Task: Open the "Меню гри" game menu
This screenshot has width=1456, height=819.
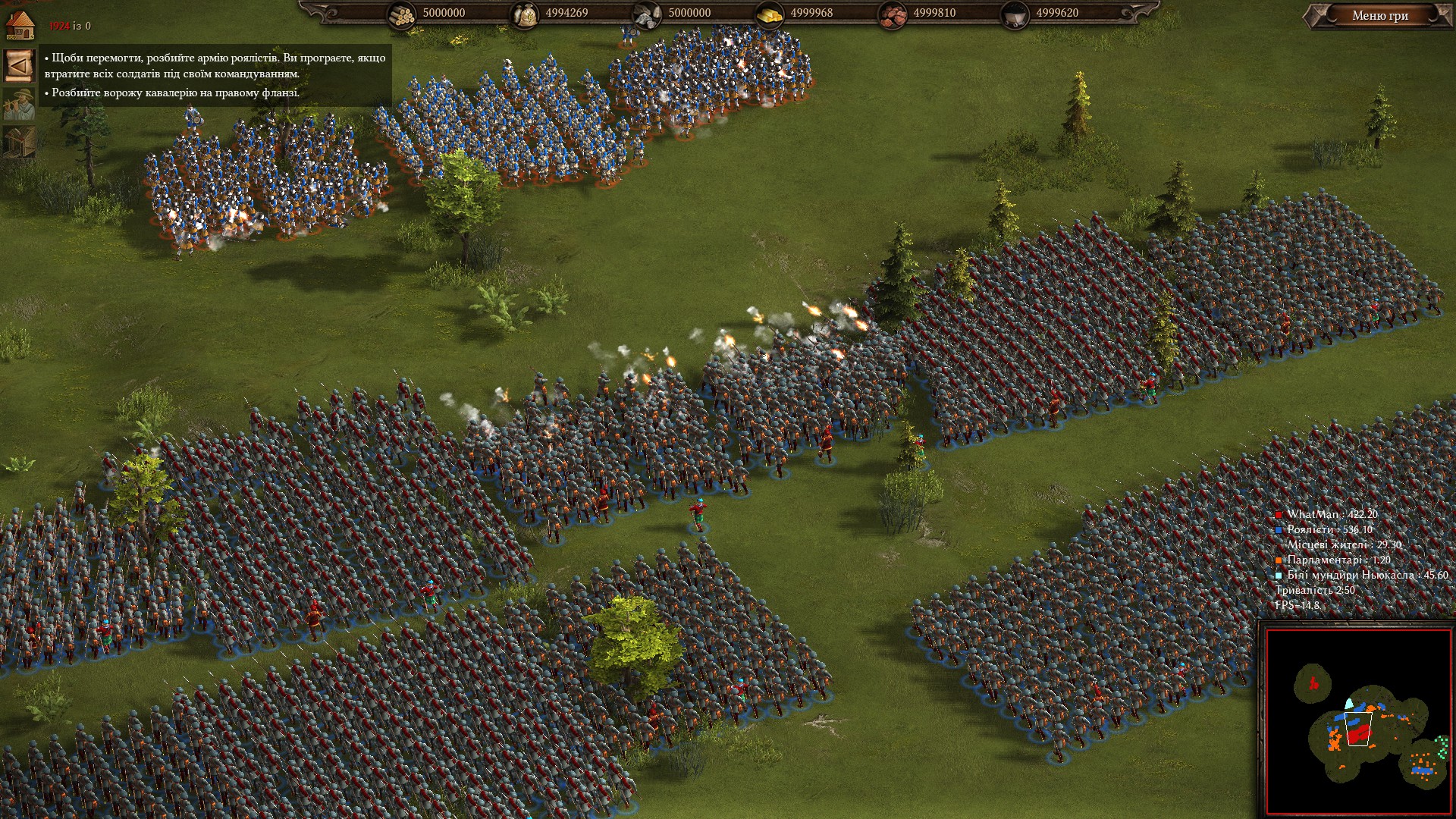Action: 1379,16
